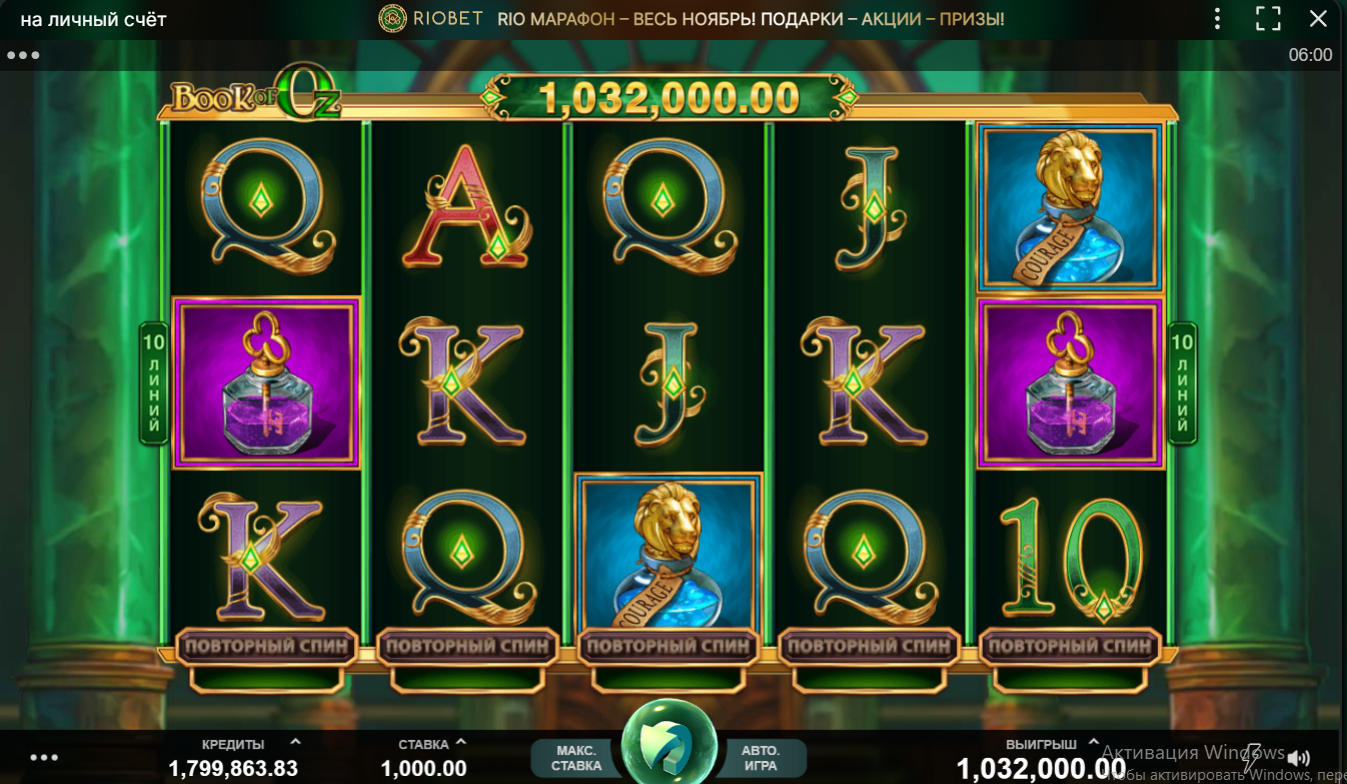The width and height of the screenshot is (1347, 784).
Task: Spin the reels with the green orb button
Action: (x=669, y=745)
